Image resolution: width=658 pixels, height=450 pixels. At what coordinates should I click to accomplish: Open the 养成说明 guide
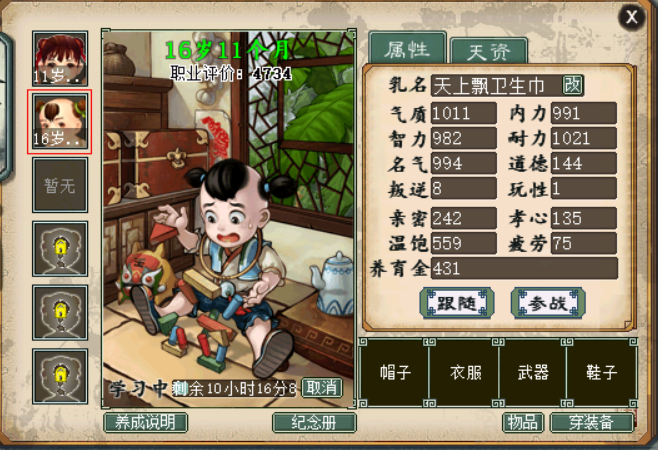145,422
